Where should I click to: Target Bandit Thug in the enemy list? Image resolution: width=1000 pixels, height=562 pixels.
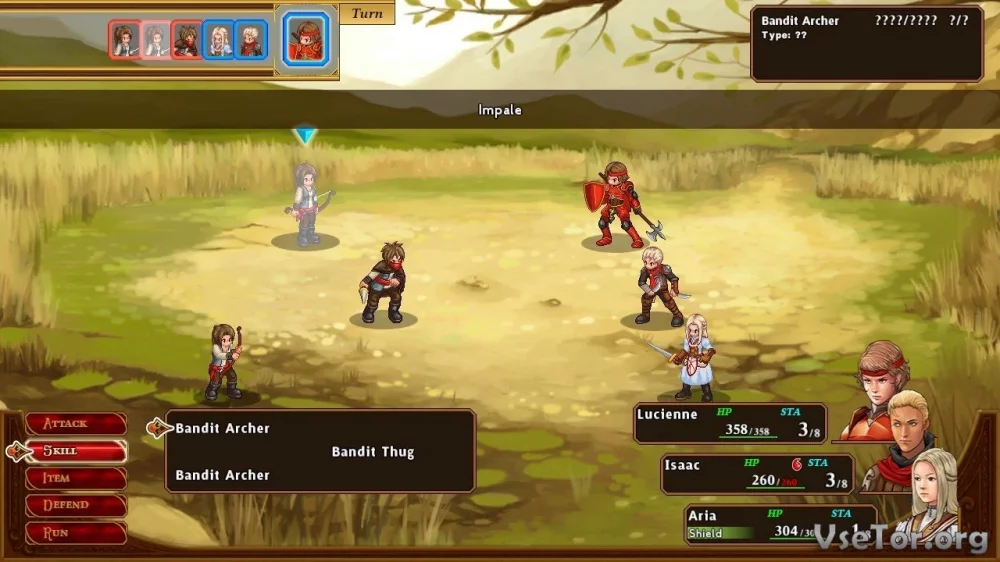pos(372,452)
